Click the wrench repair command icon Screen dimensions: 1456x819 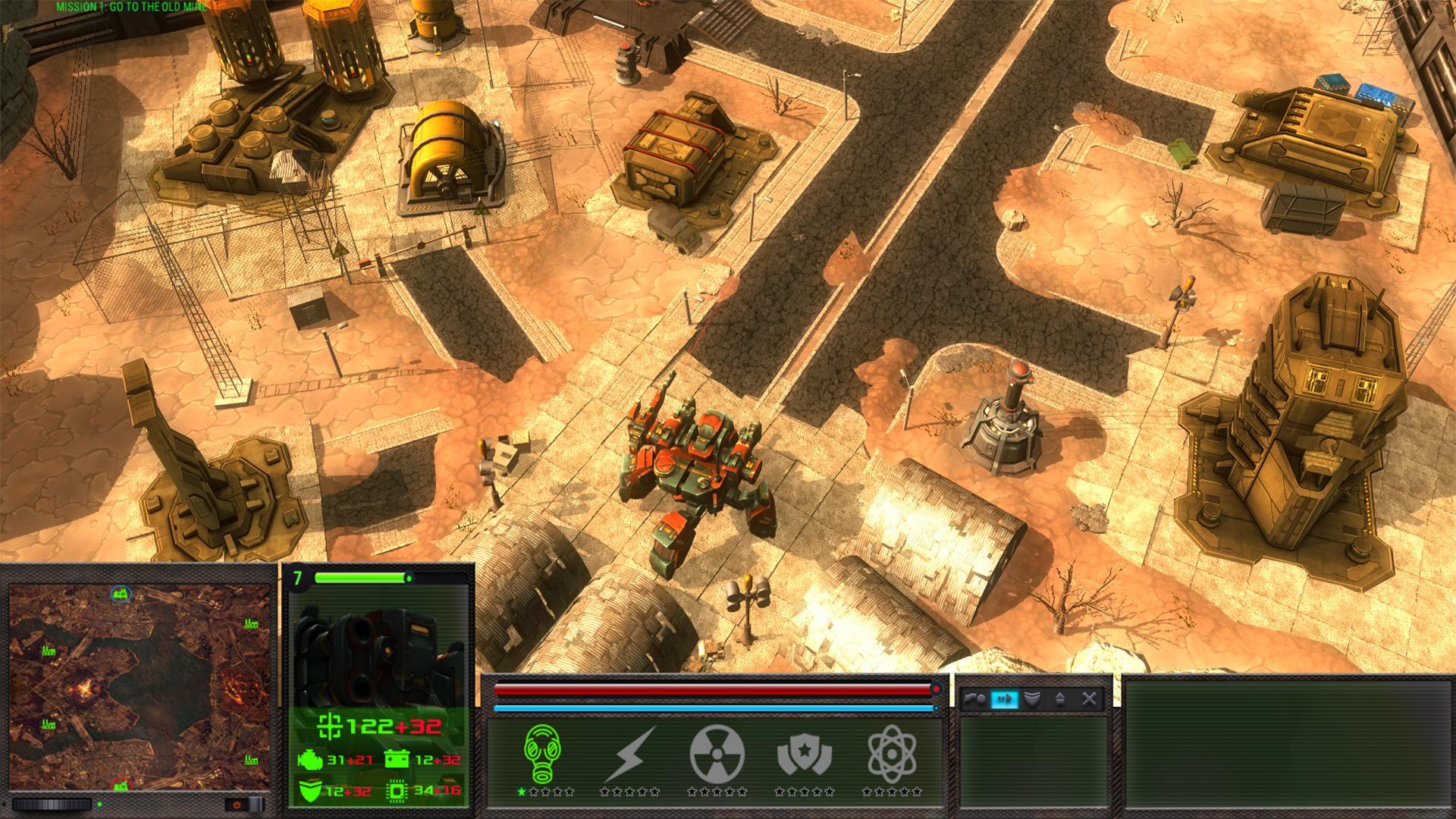click(974, 698)
